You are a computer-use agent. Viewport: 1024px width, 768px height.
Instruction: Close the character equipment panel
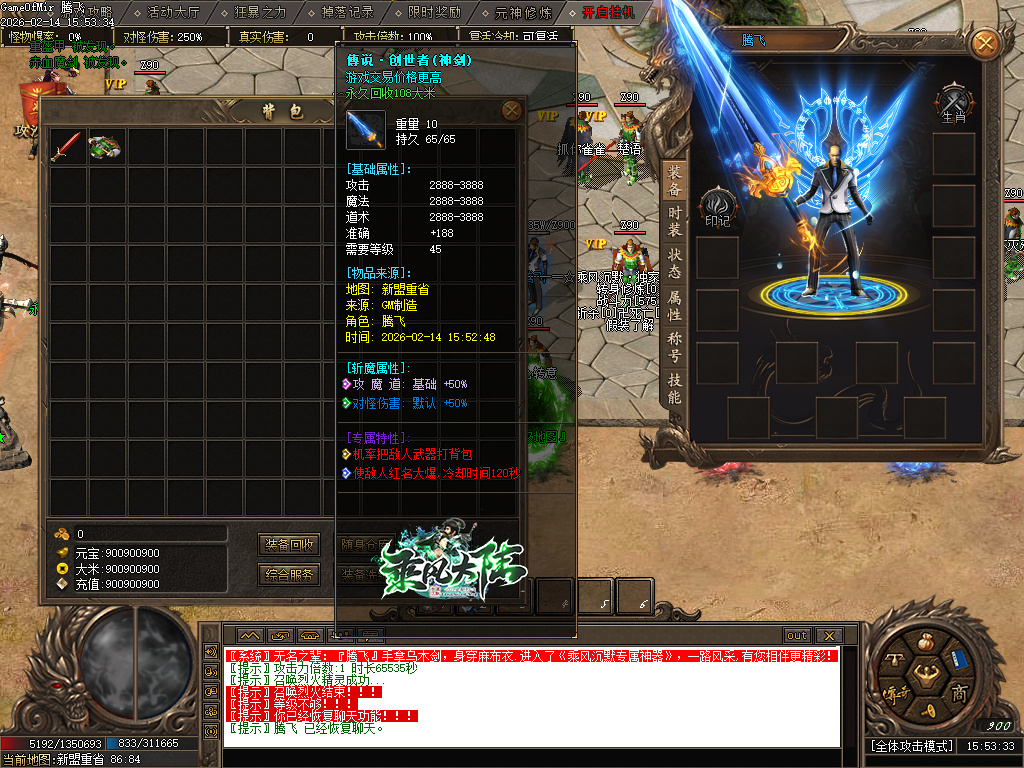(x=985, y=43)
